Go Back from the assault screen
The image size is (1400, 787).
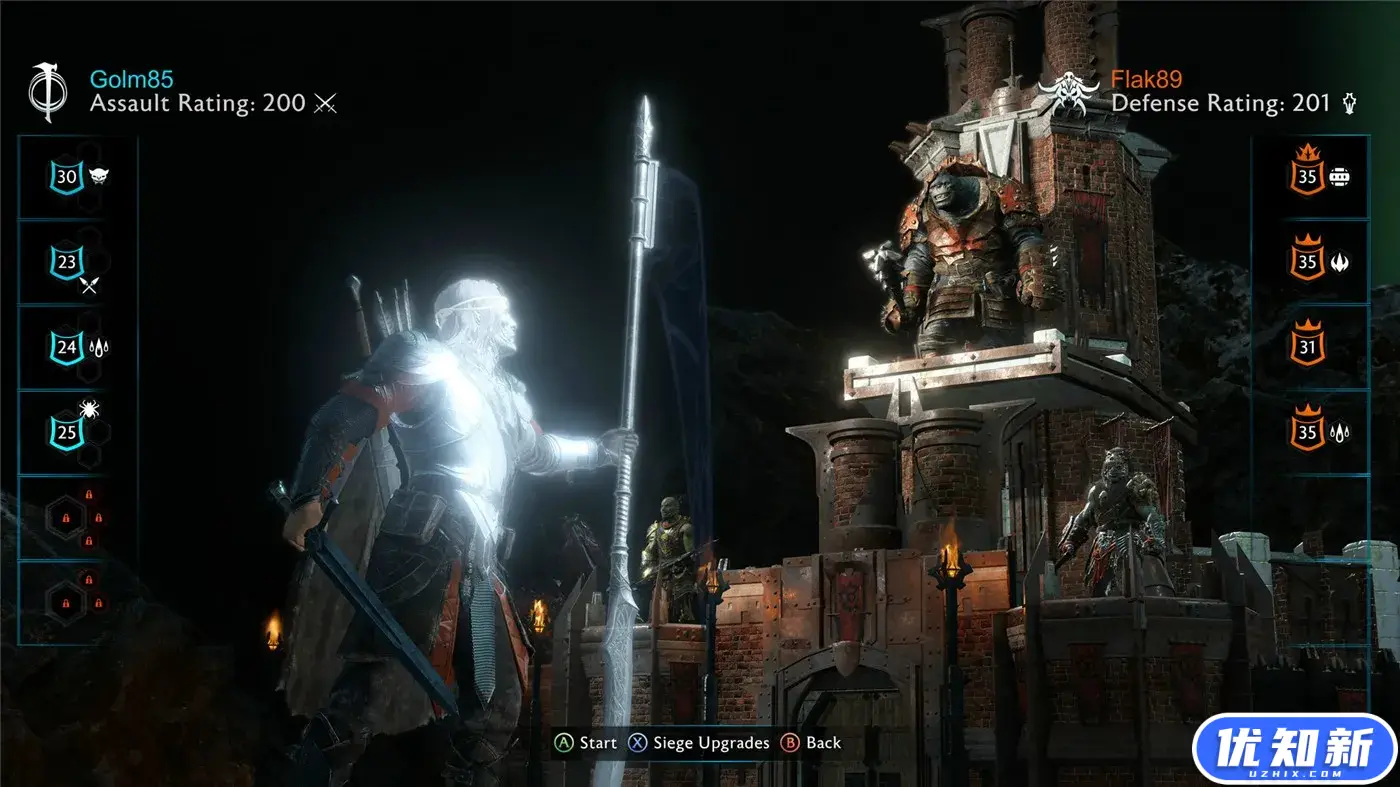[x=823, y=743]
